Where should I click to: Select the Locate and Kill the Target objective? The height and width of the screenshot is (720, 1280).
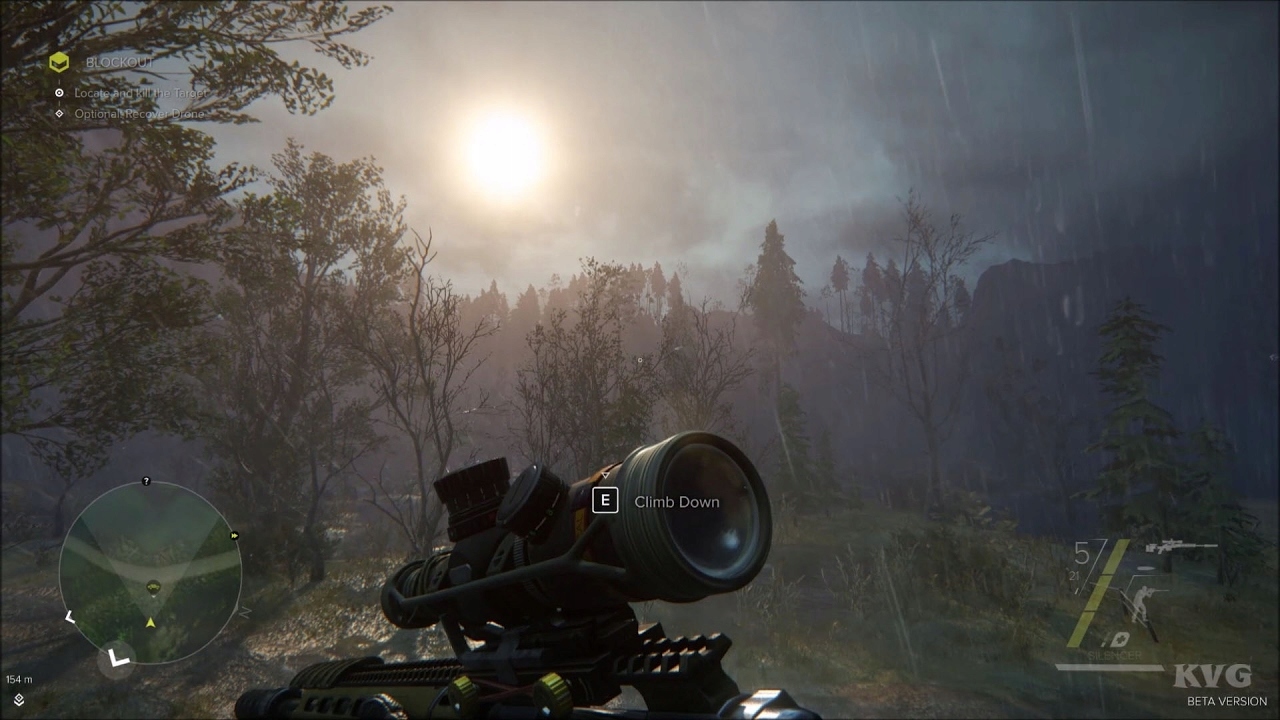(139, 91)
